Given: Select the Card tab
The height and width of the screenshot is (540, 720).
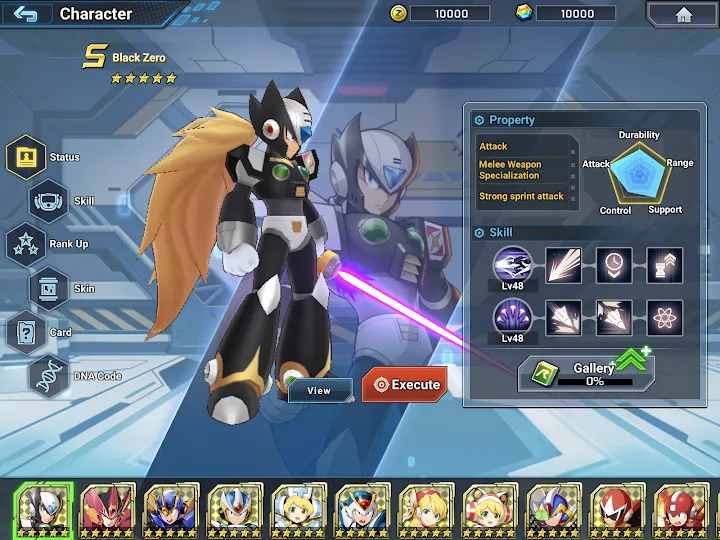Looking at the screenshot, I should click(x=26, y=332).
